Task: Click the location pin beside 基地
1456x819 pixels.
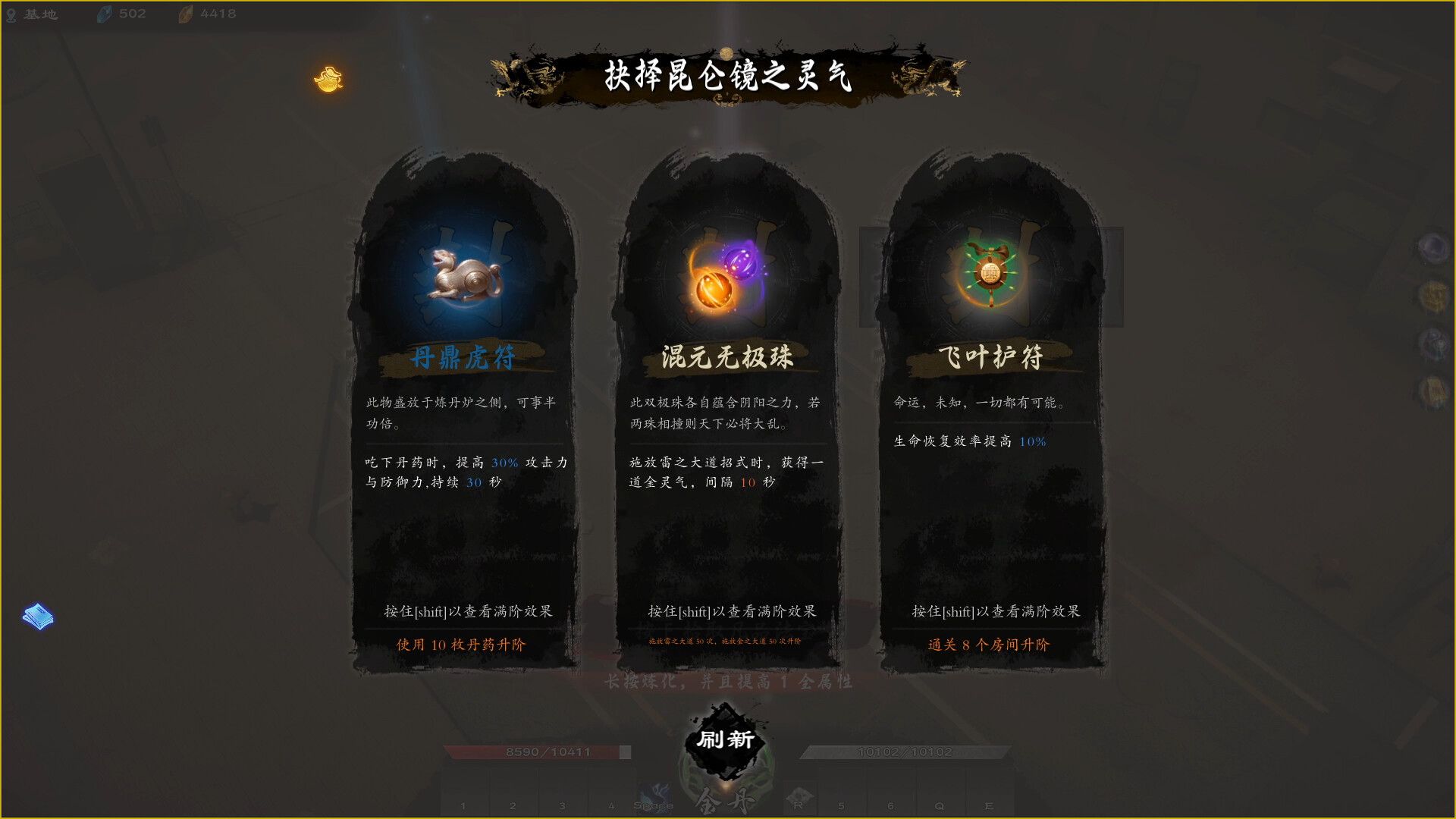Action: click(x=11, y=13)
